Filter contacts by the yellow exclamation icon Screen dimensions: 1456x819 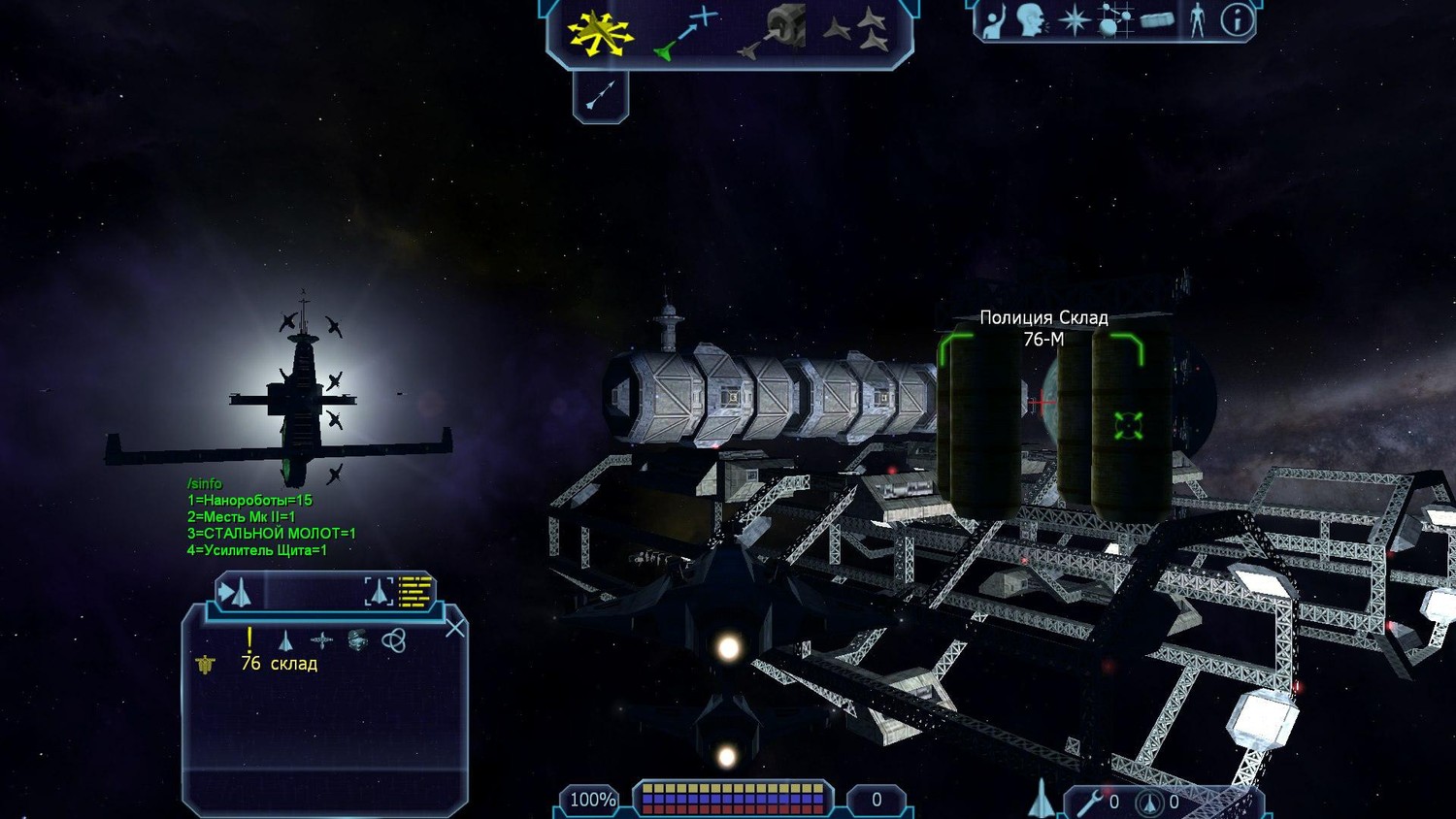click(x=249, y=639)
